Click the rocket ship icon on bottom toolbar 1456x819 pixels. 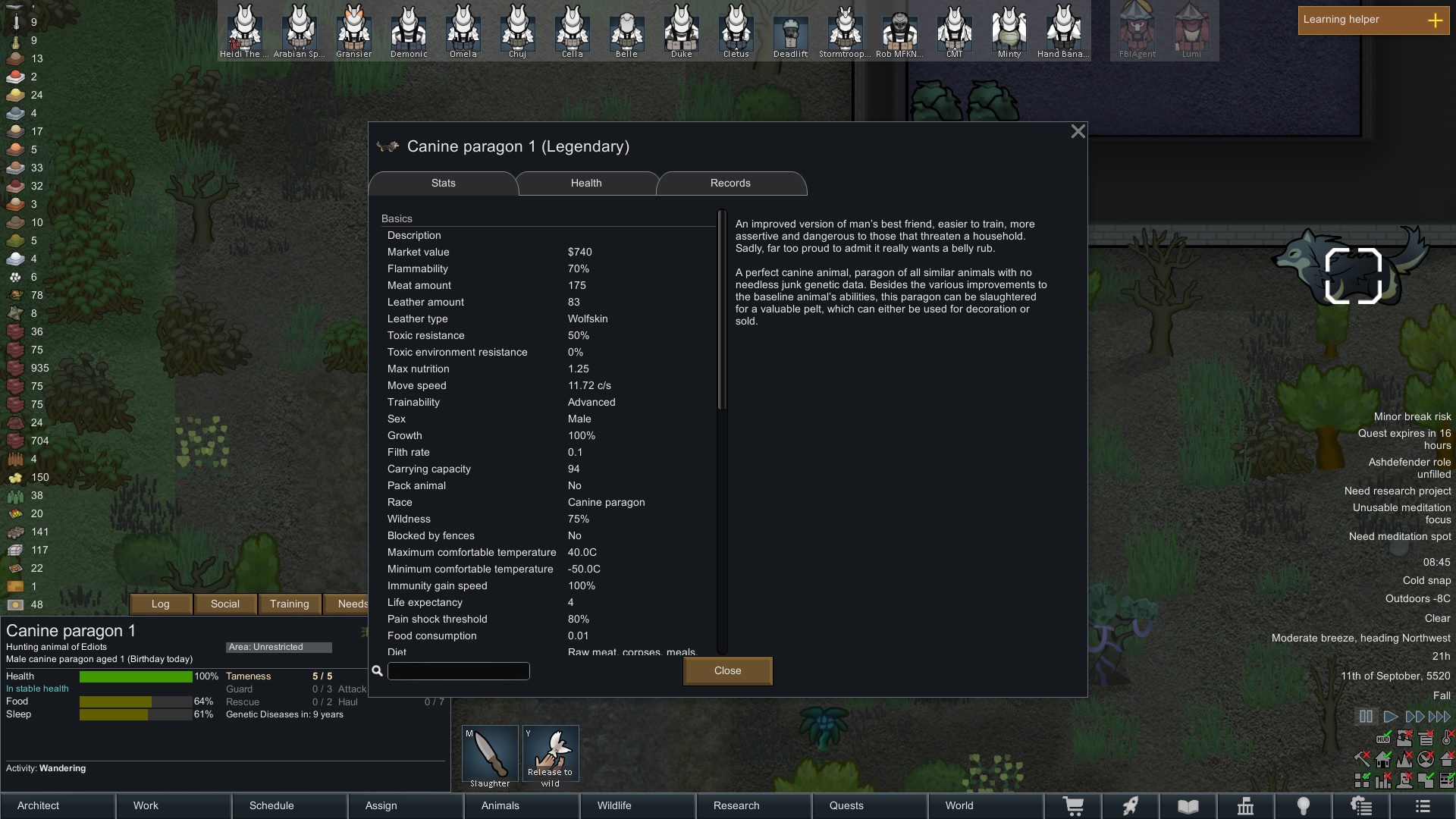[1131, 806]
